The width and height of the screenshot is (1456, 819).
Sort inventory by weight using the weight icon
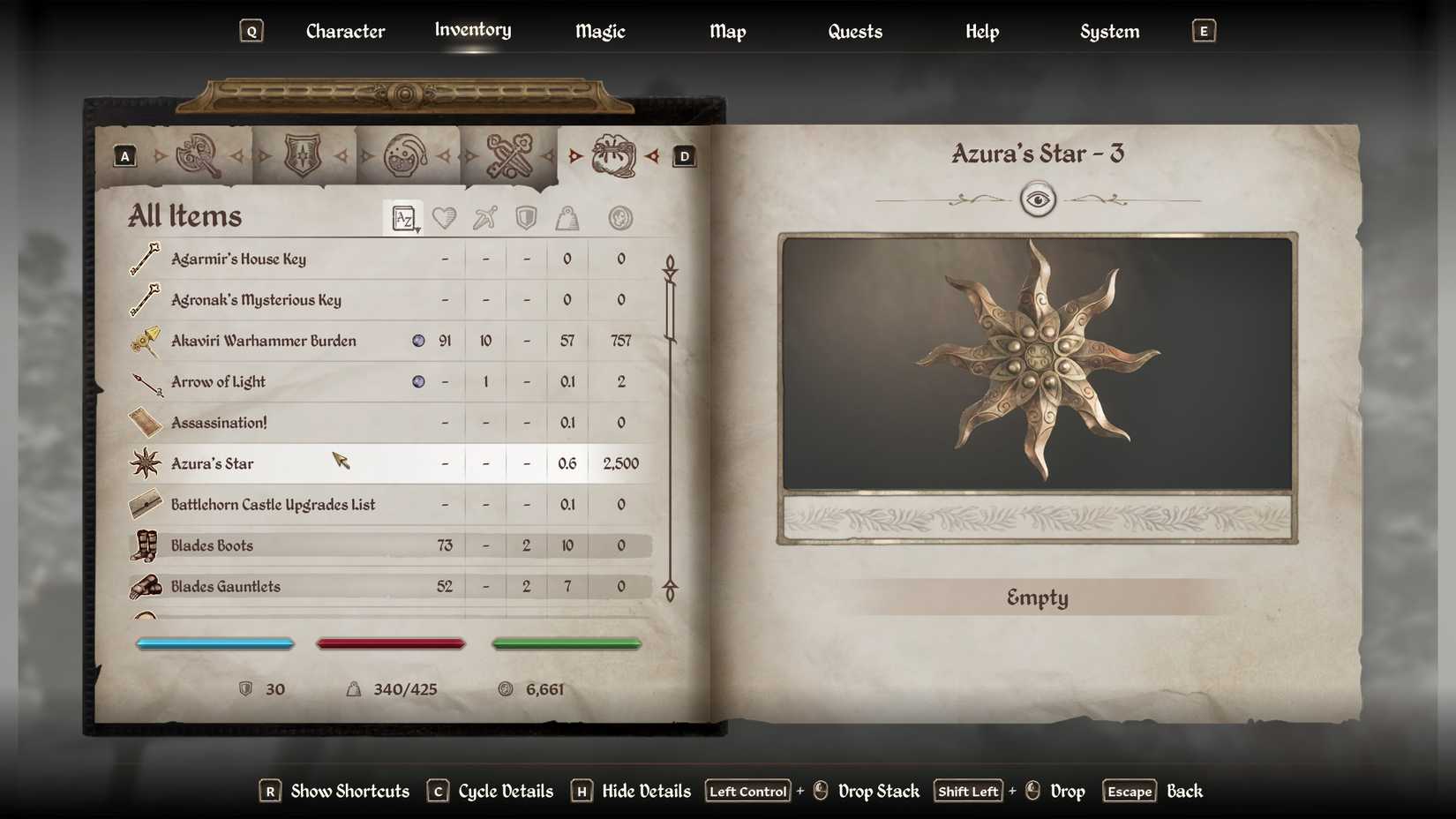pyautogui.click(x=567, y=217)
